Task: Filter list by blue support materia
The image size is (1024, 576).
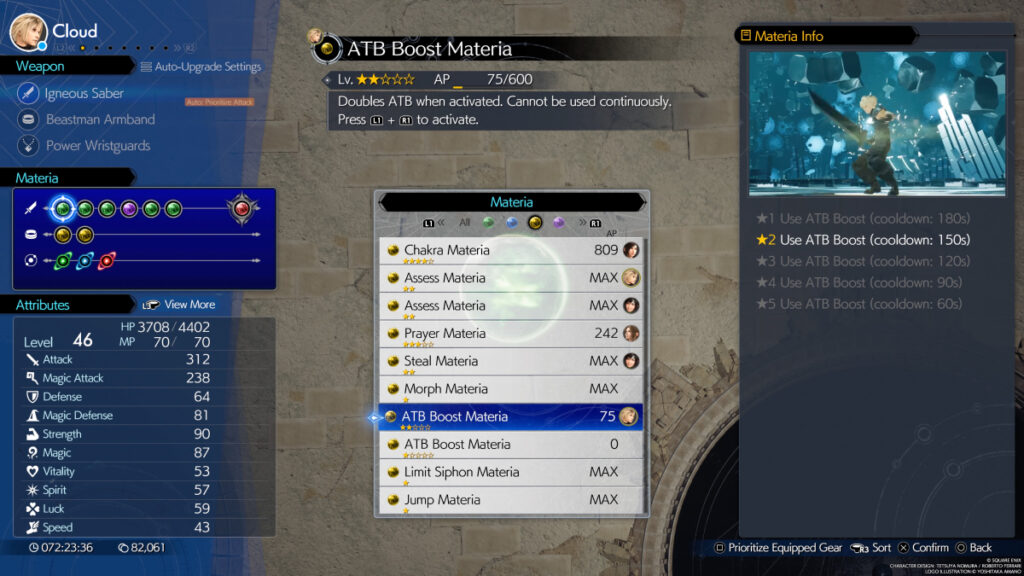Action: click(x=512, y=223)
